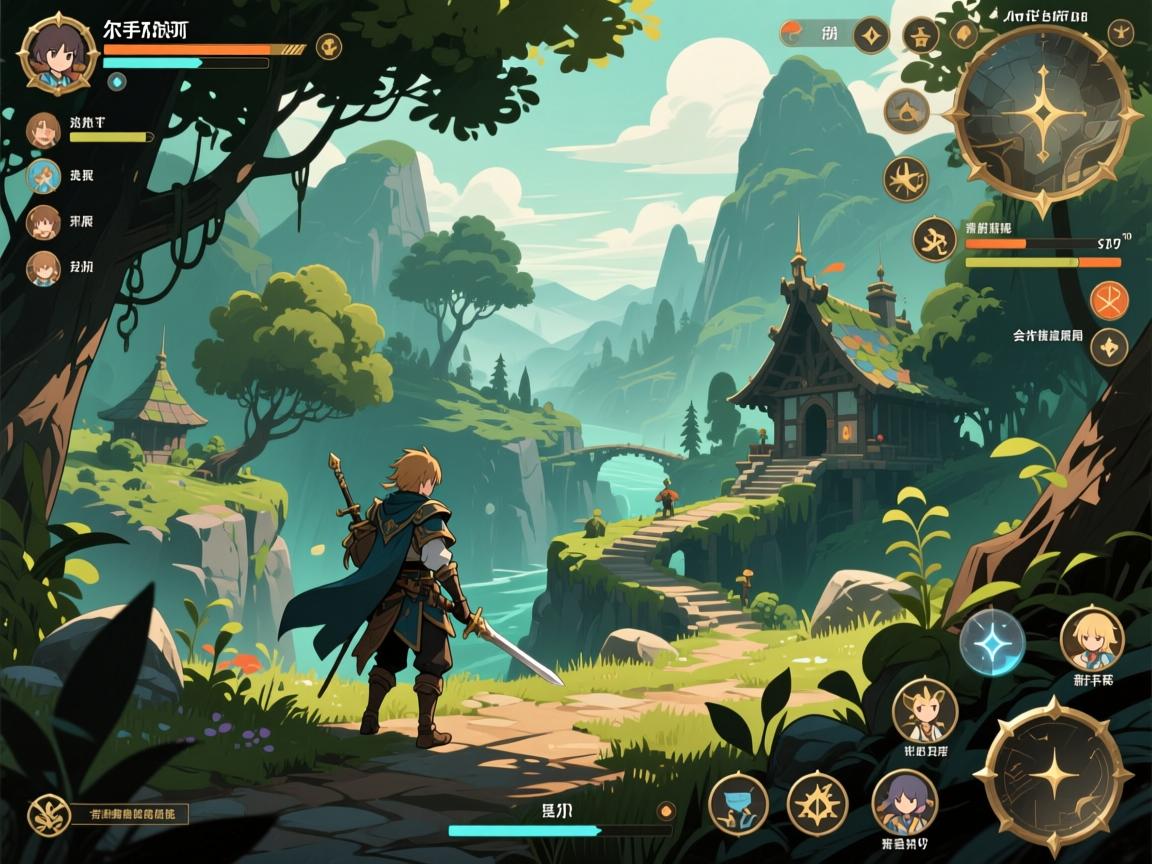Switch to the blonde-haired character portrait

click(x=1092, y=638)
